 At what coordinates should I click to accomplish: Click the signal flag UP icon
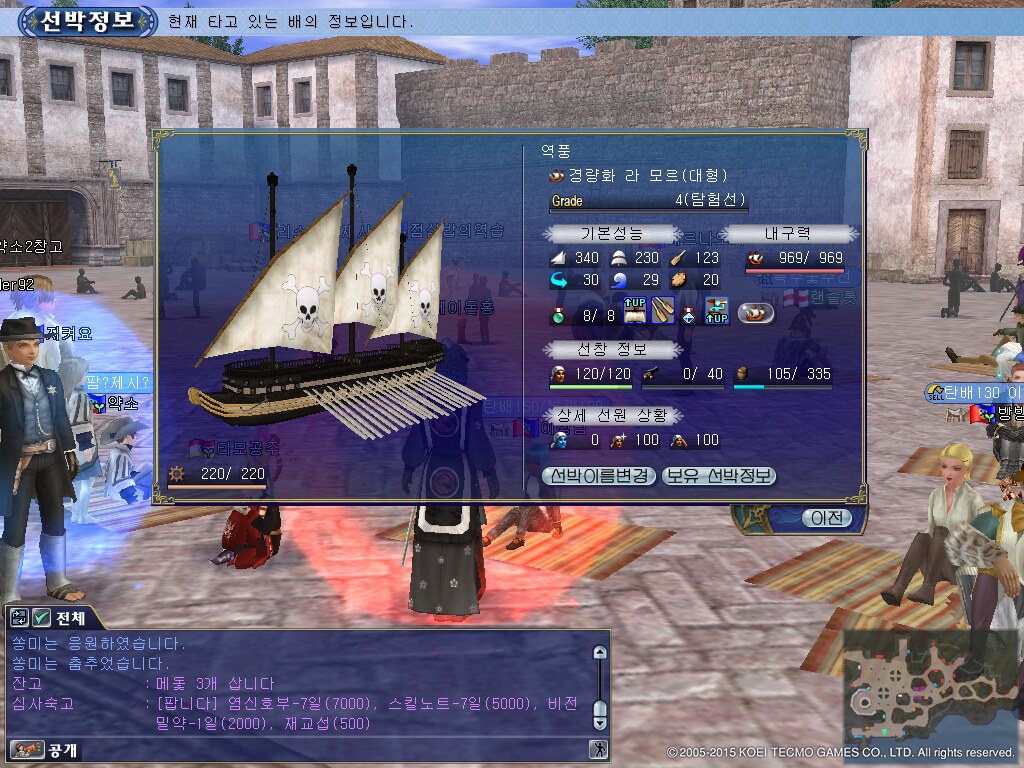(x=716, y=312)
